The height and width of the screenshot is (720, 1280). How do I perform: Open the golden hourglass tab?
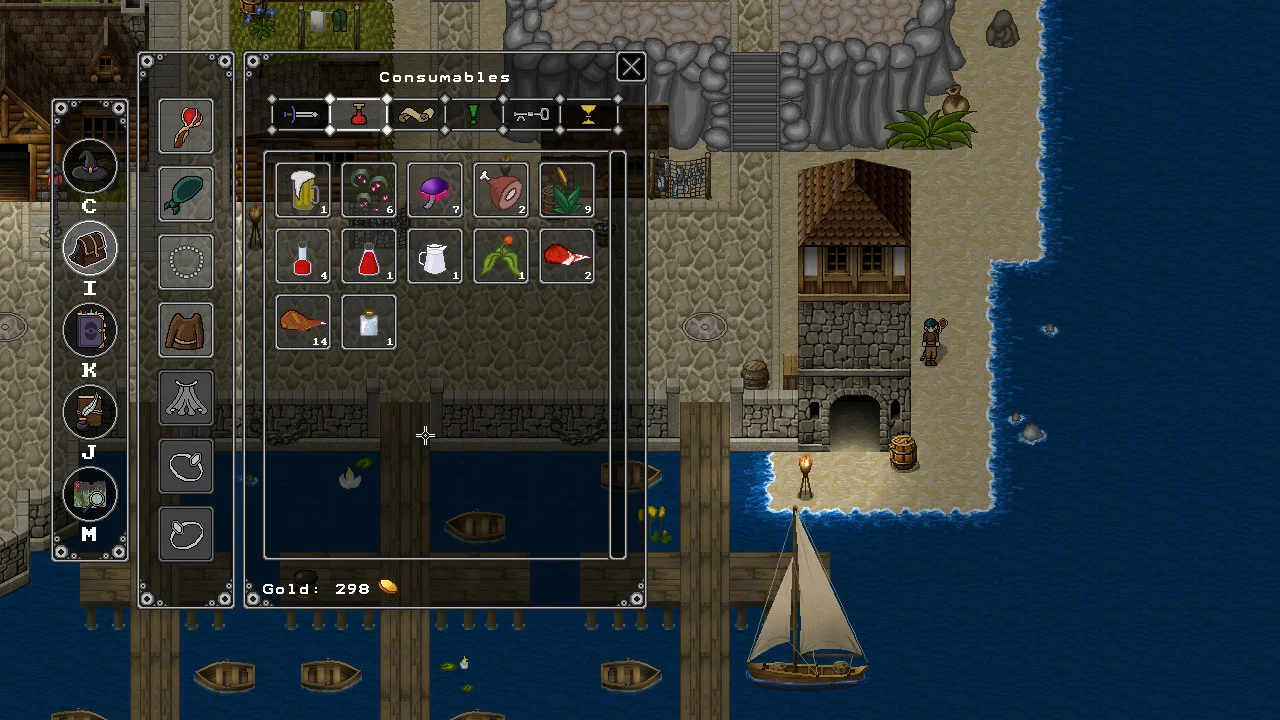pos(588,115)
